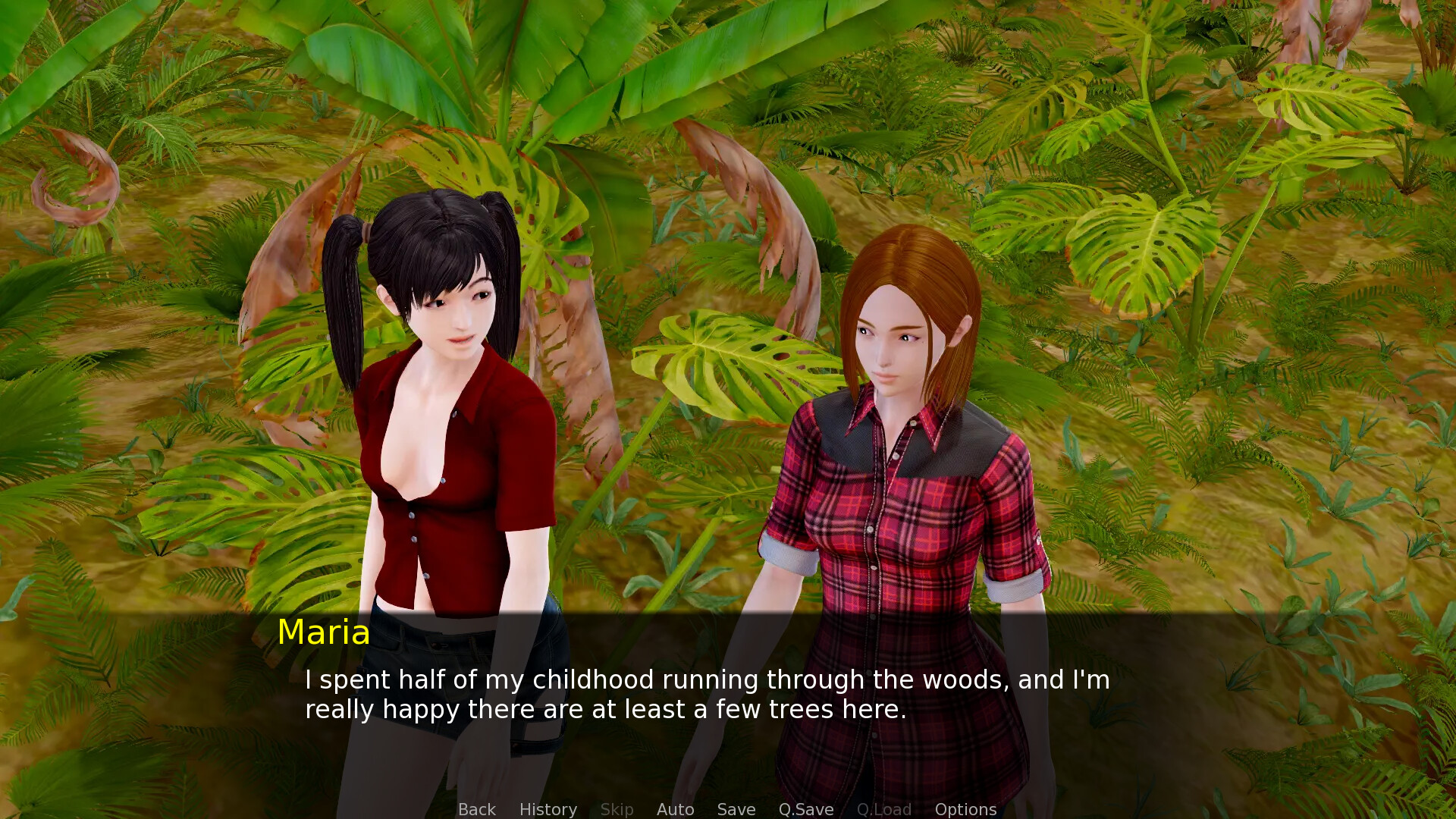Click the Skip button
This screenshot has width=1456, height=819.
pos(617,809)
